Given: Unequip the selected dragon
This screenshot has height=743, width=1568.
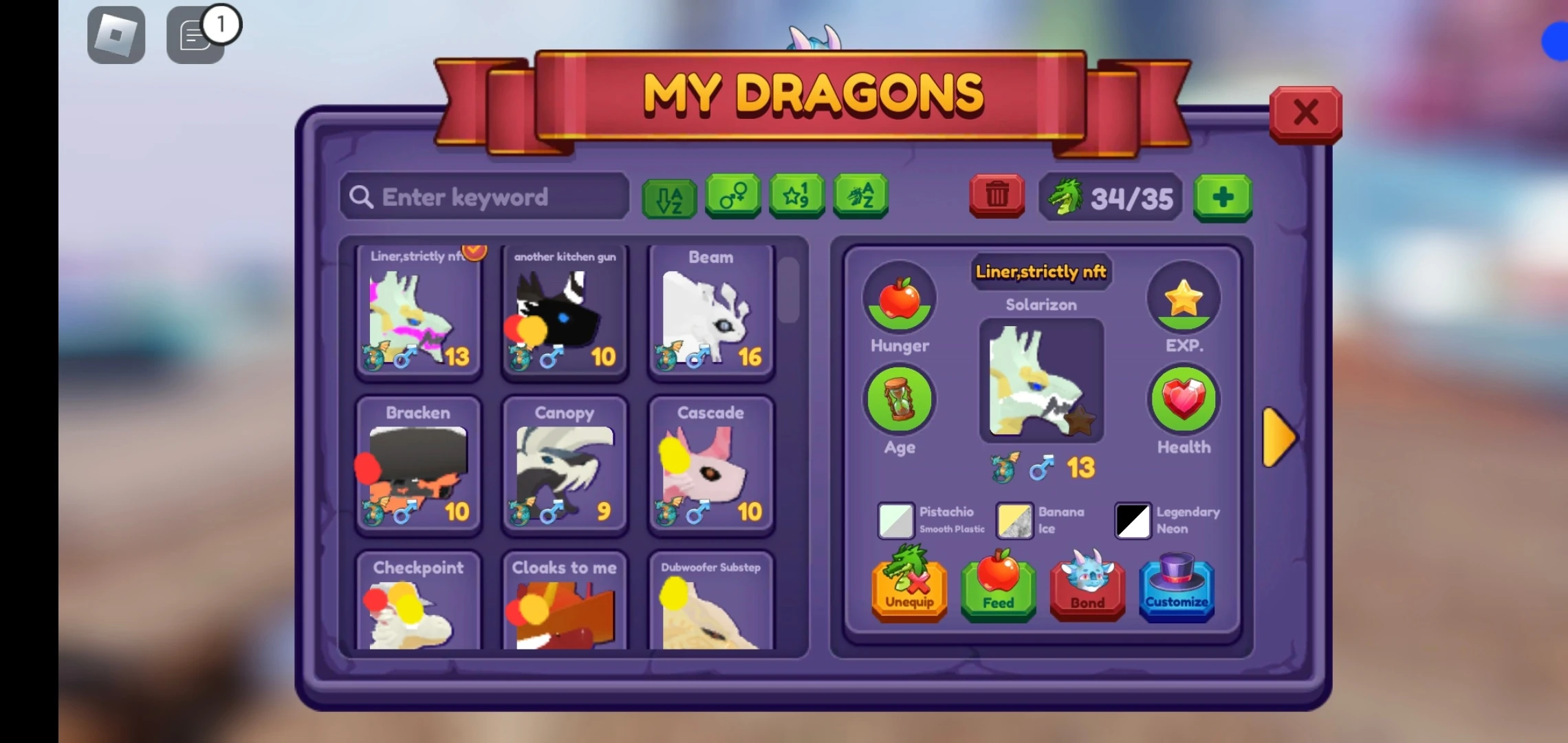Looking at the screenshot, I should [x=908, y=590].
